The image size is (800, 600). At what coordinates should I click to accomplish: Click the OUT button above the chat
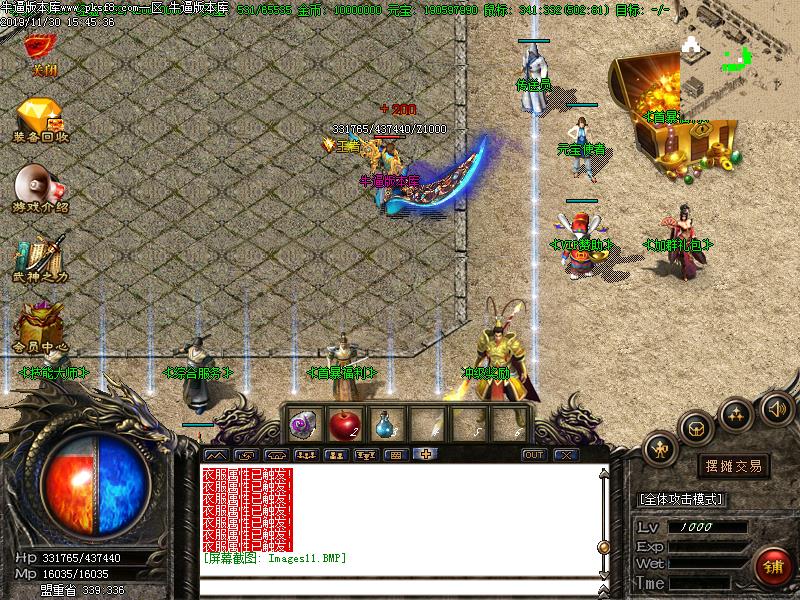[535, 455]
